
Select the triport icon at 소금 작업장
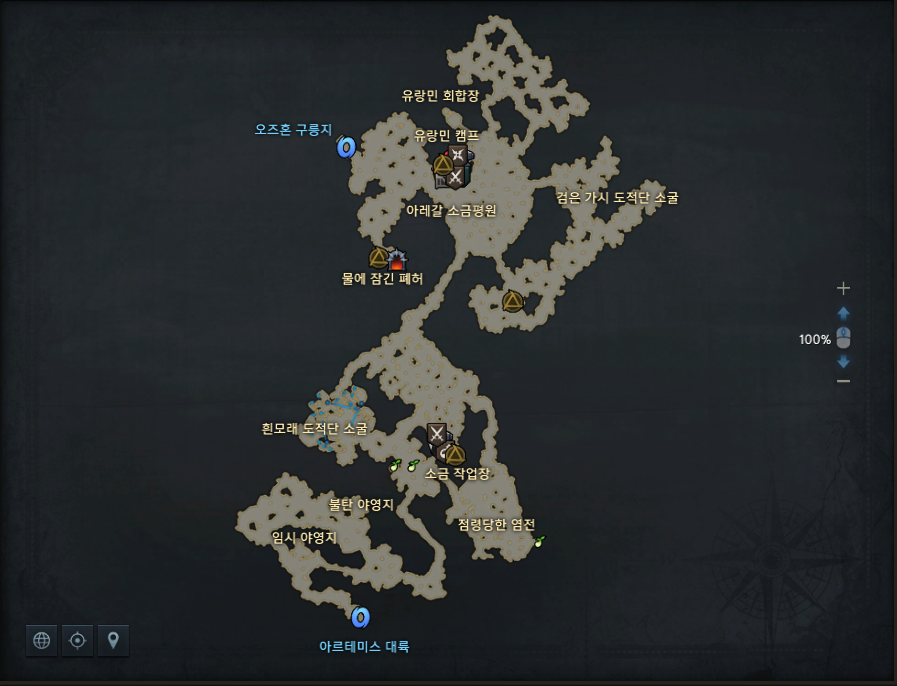point(456,454)
